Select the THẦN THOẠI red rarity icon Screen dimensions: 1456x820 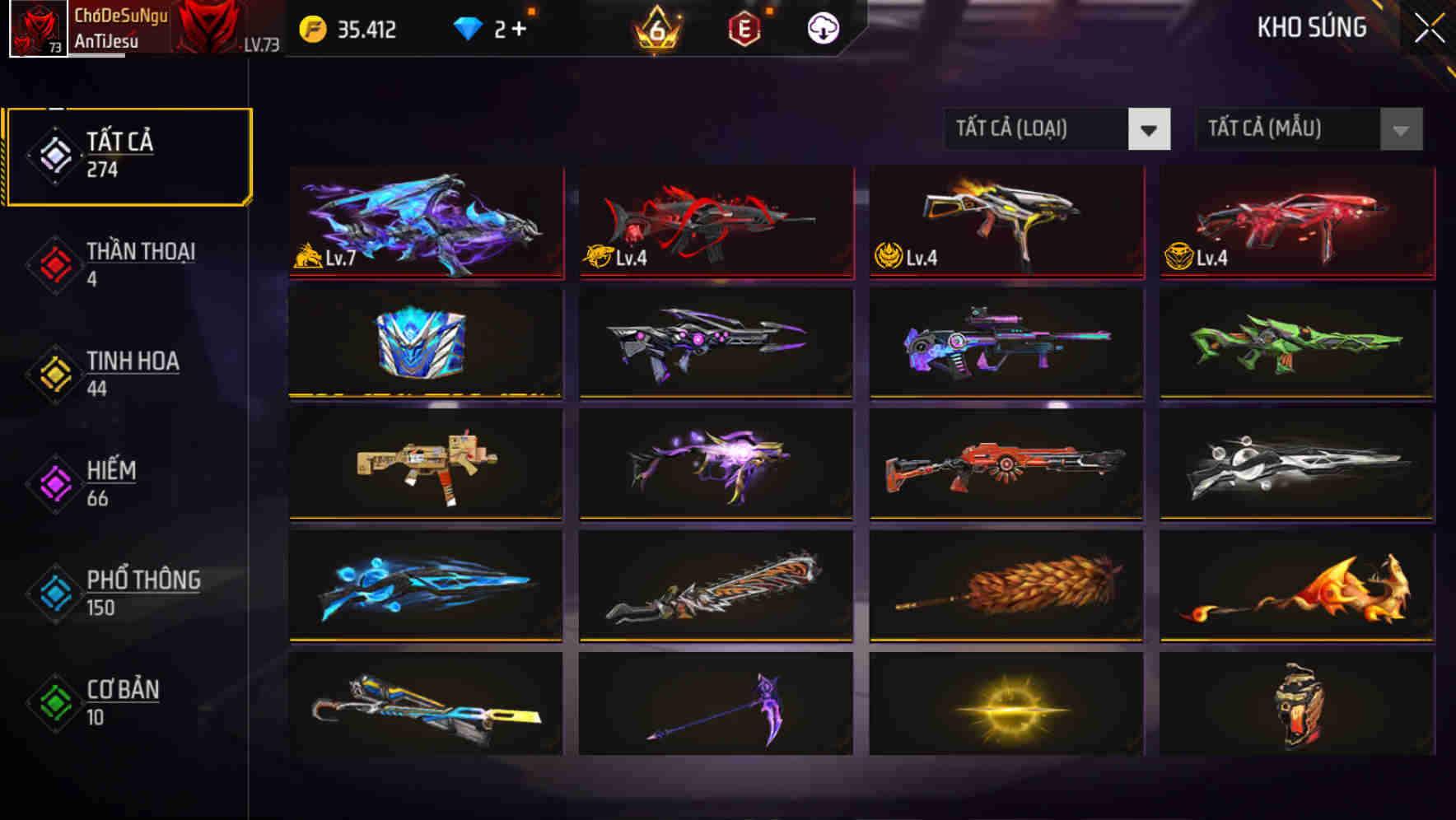54,262
